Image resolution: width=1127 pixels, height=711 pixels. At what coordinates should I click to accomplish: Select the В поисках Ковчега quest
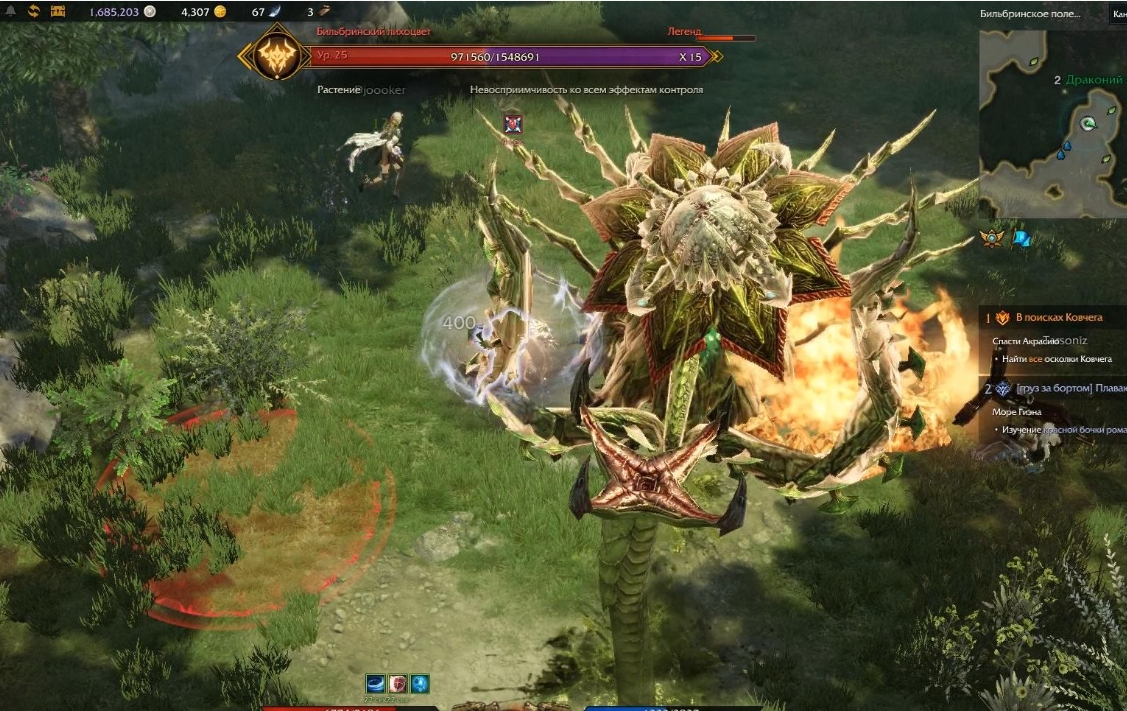(x=1058, y=317)
